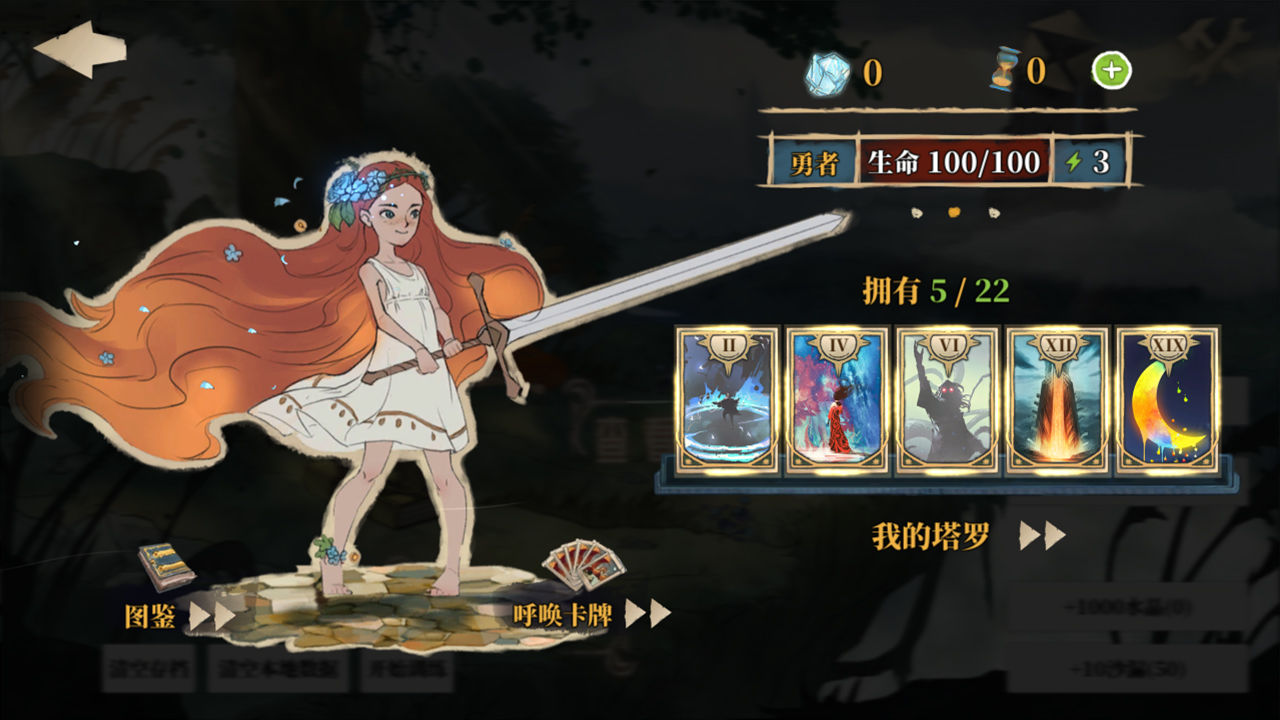Click the 生命 100/100 health bar
Viewport: 1280px width, 720px height.
click(x=952, y=162)
